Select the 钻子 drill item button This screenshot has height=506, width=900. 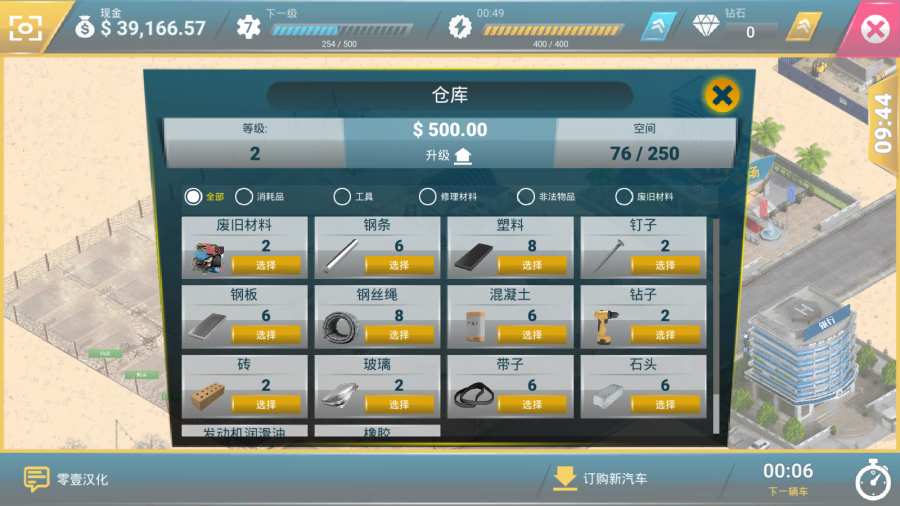point(665,335)
